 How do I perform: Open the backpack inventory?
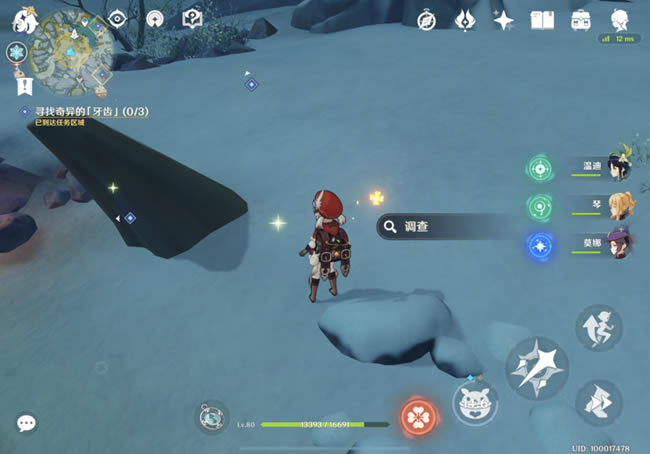pos(580,19)
